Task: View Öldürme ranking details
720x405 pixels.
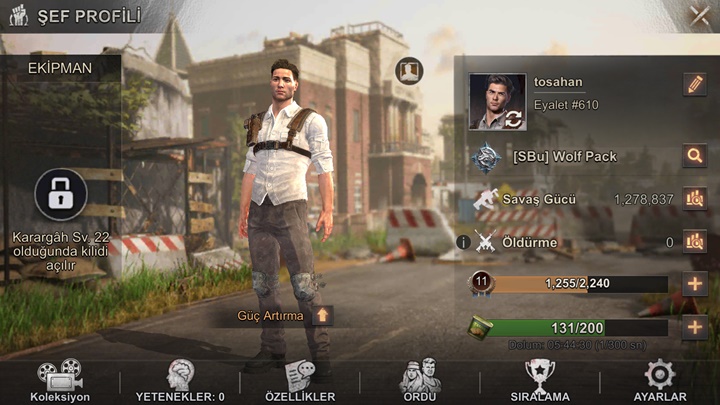Action: (x=694, y=241)
